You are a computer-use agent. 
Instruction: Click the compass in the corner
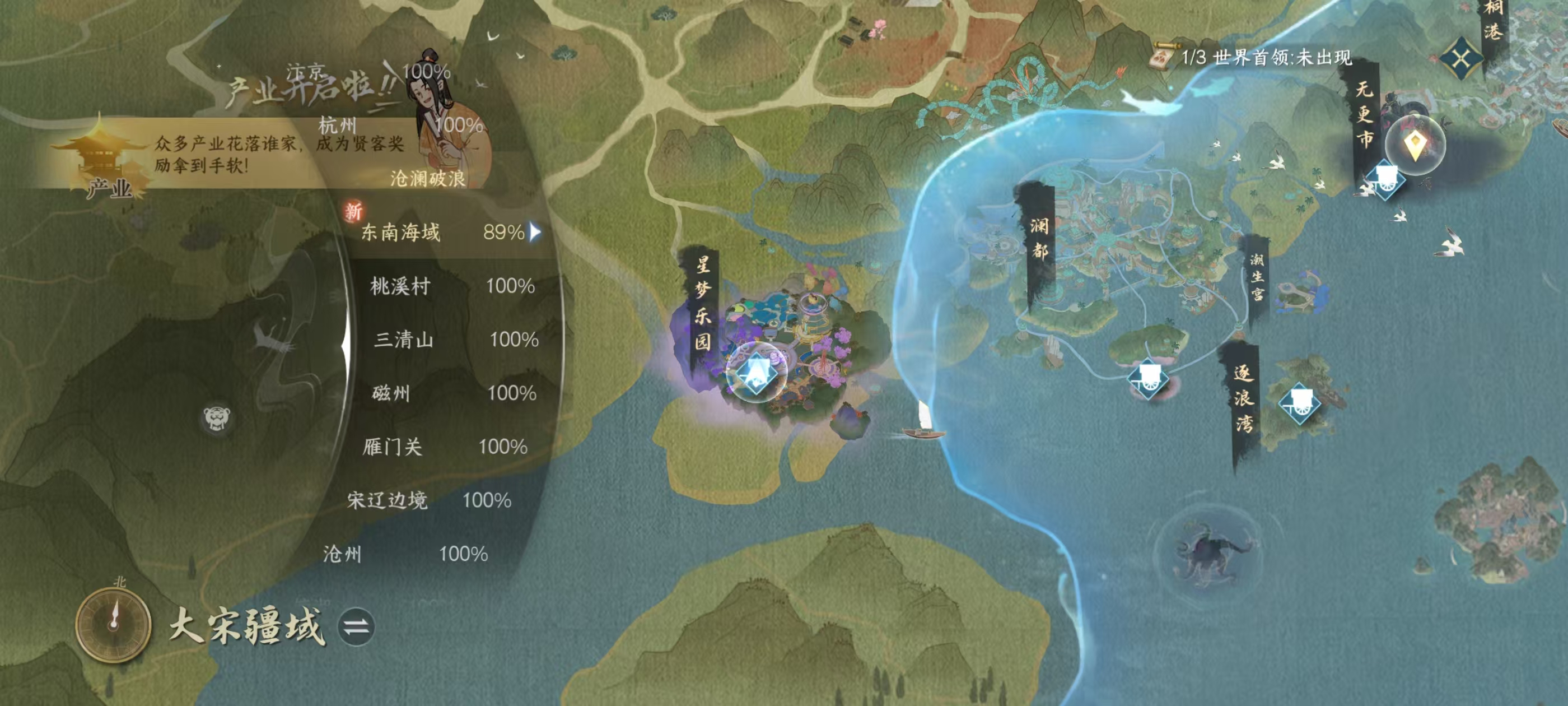[x=113, y=623]
